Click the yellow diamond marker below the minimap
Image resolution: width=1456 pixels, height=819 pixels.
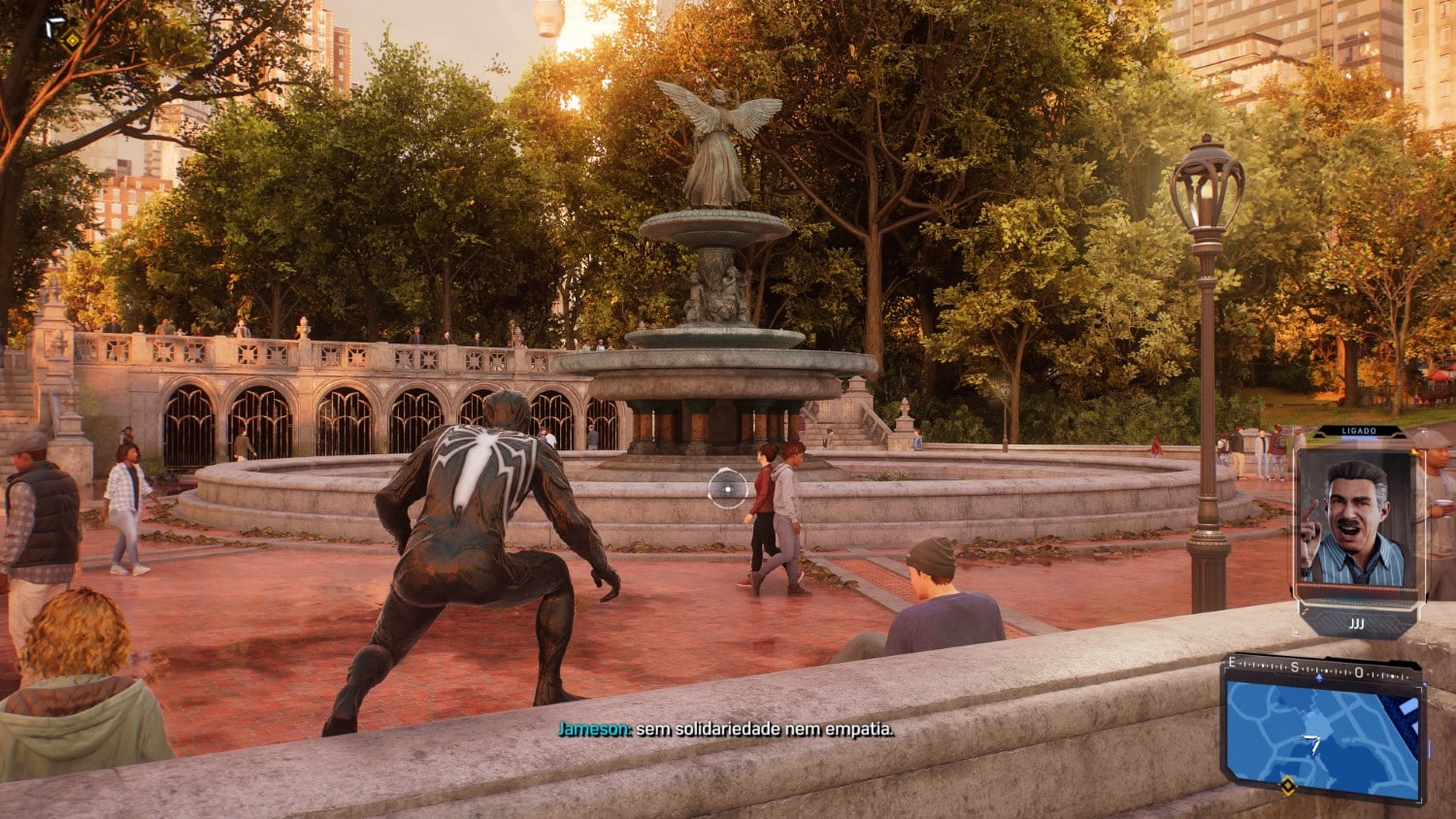(1287, 785)
